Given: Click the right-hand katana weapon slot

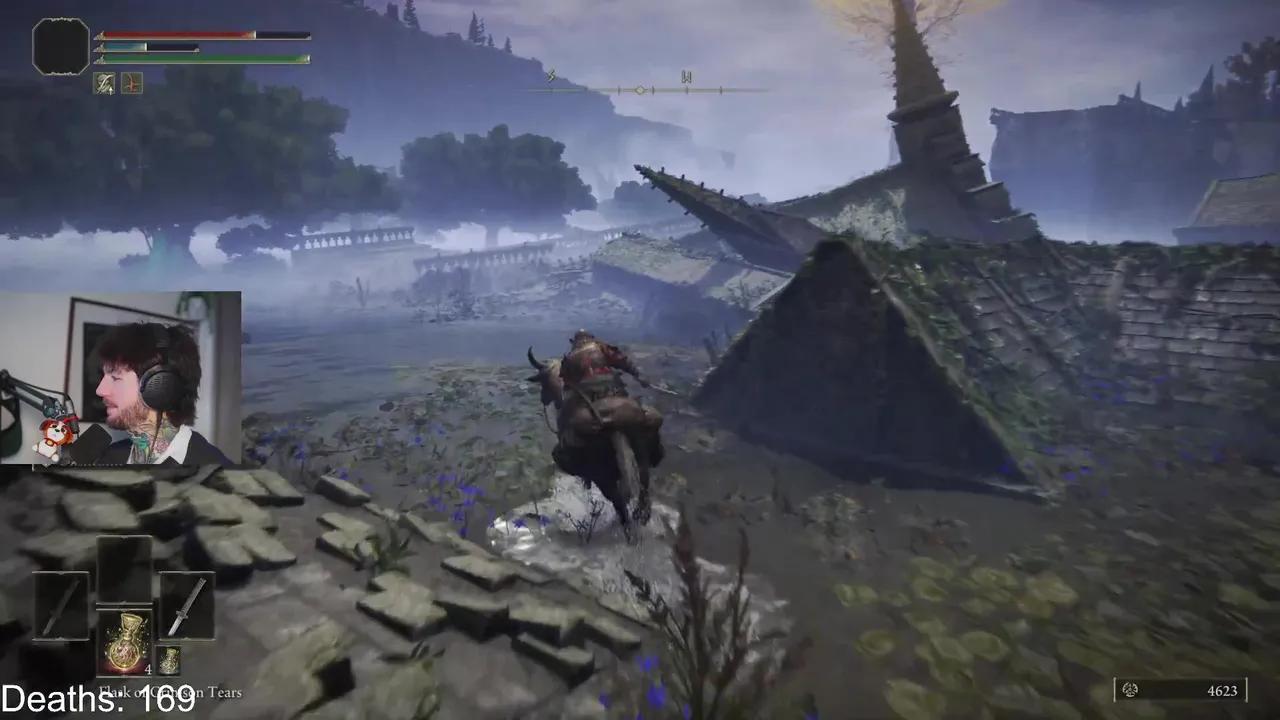Looking at the screenshot, I should click(x=187, y=606).
